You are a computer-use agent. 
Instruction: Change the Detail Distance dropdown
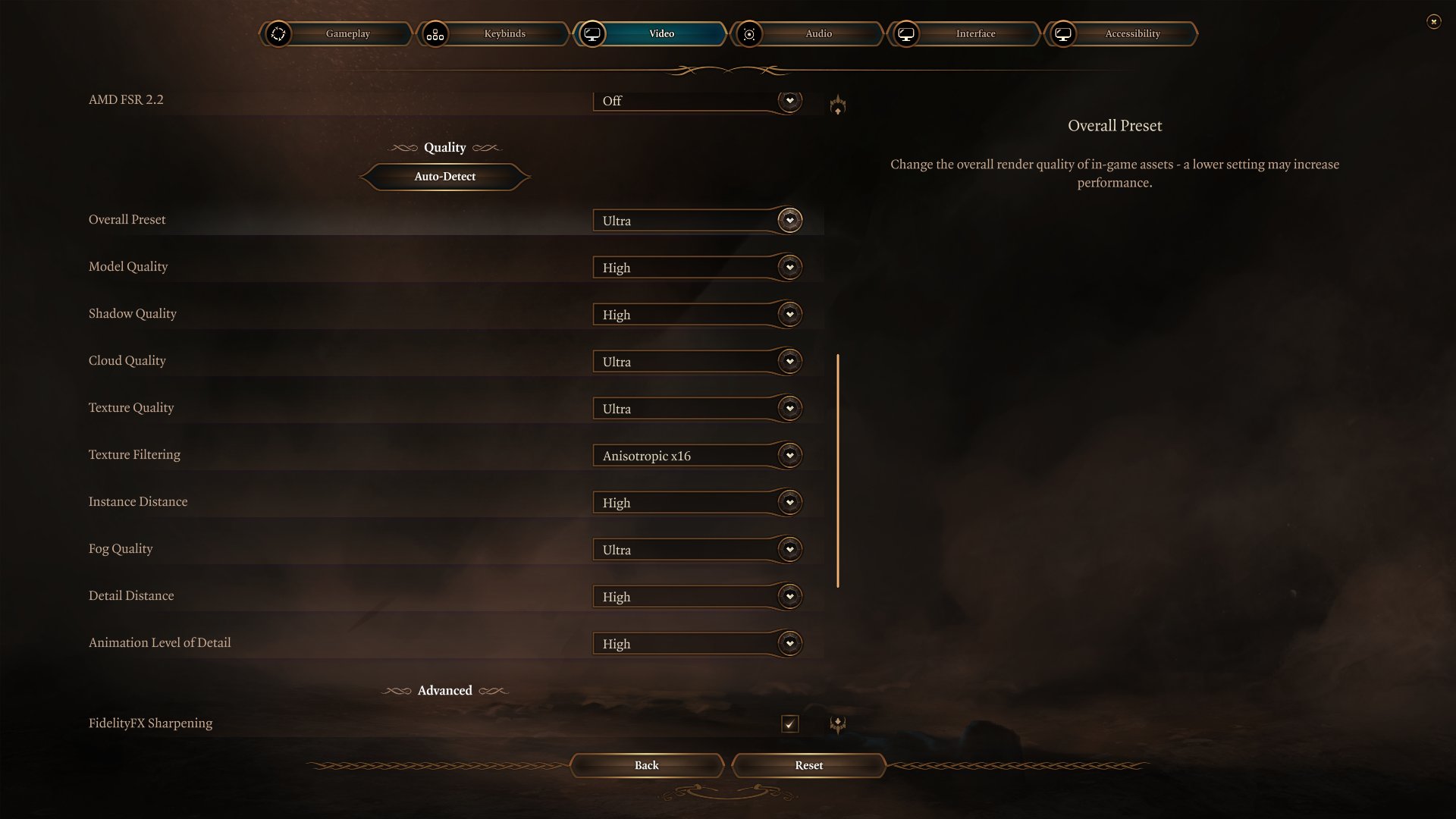pyautogui.click(x=697, y=597)
